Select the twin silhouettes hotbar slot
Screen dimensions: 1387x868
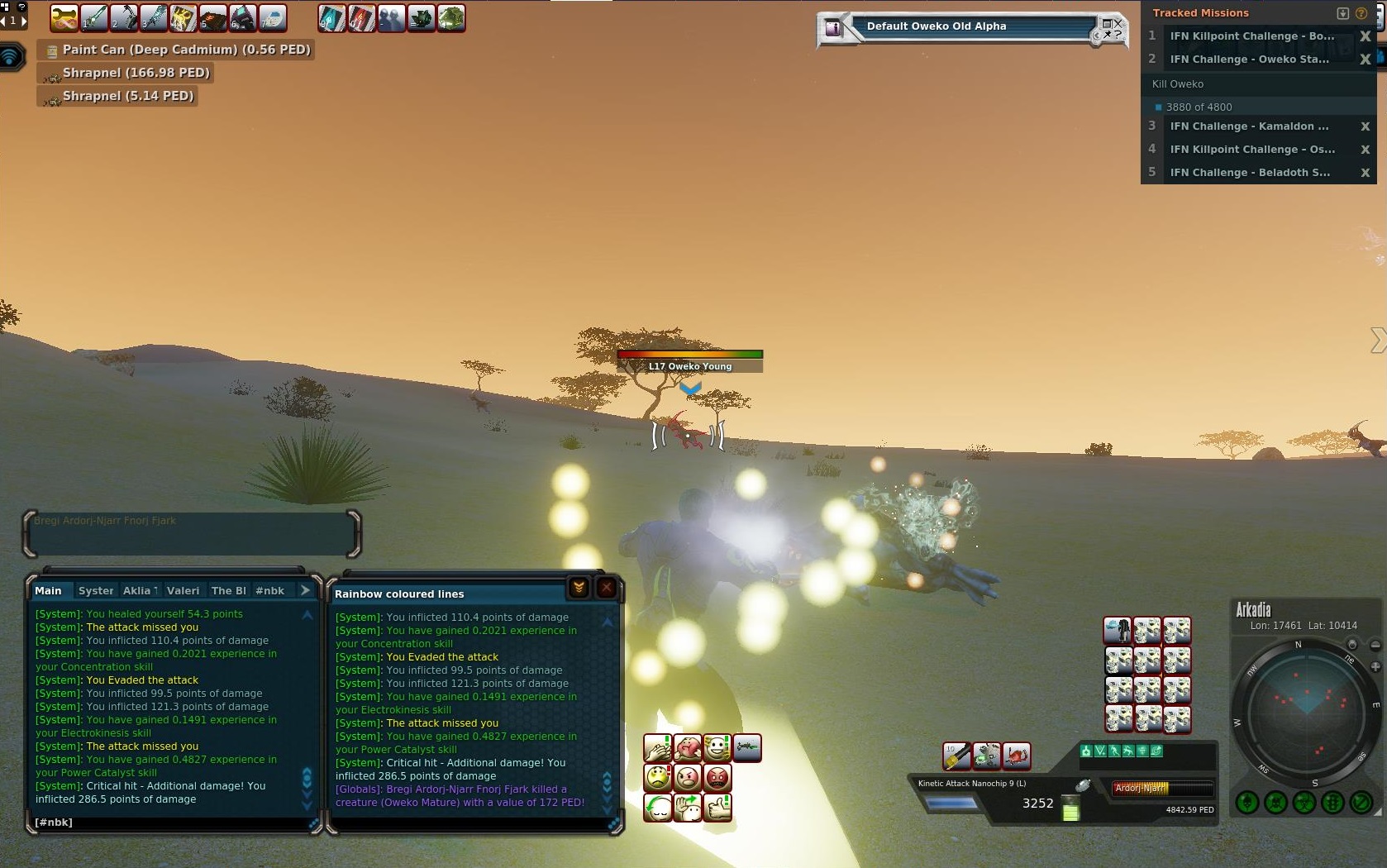[391, 17]
